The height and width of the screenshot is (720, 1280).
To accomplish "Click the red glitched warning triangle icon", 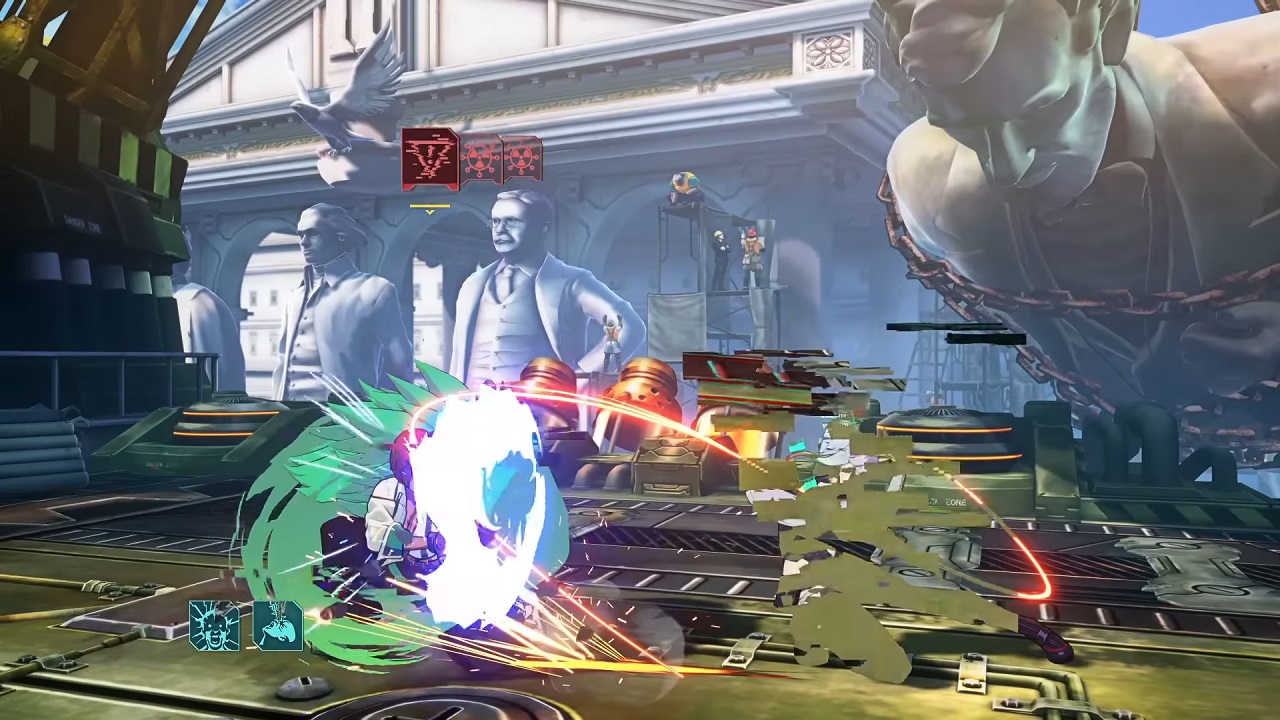I will (x=430, y=158).
